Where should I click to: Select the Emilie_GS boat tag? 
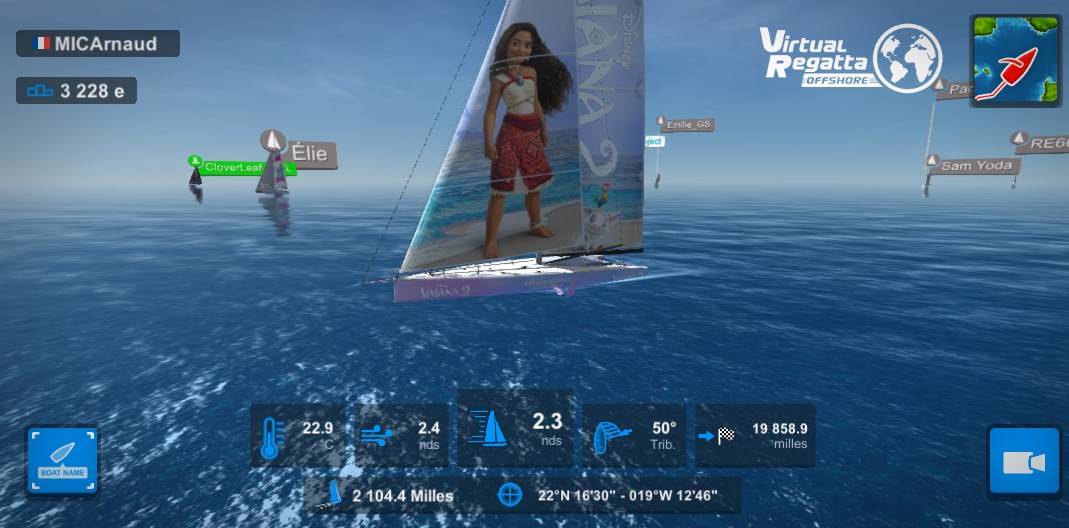click(688, 125)
